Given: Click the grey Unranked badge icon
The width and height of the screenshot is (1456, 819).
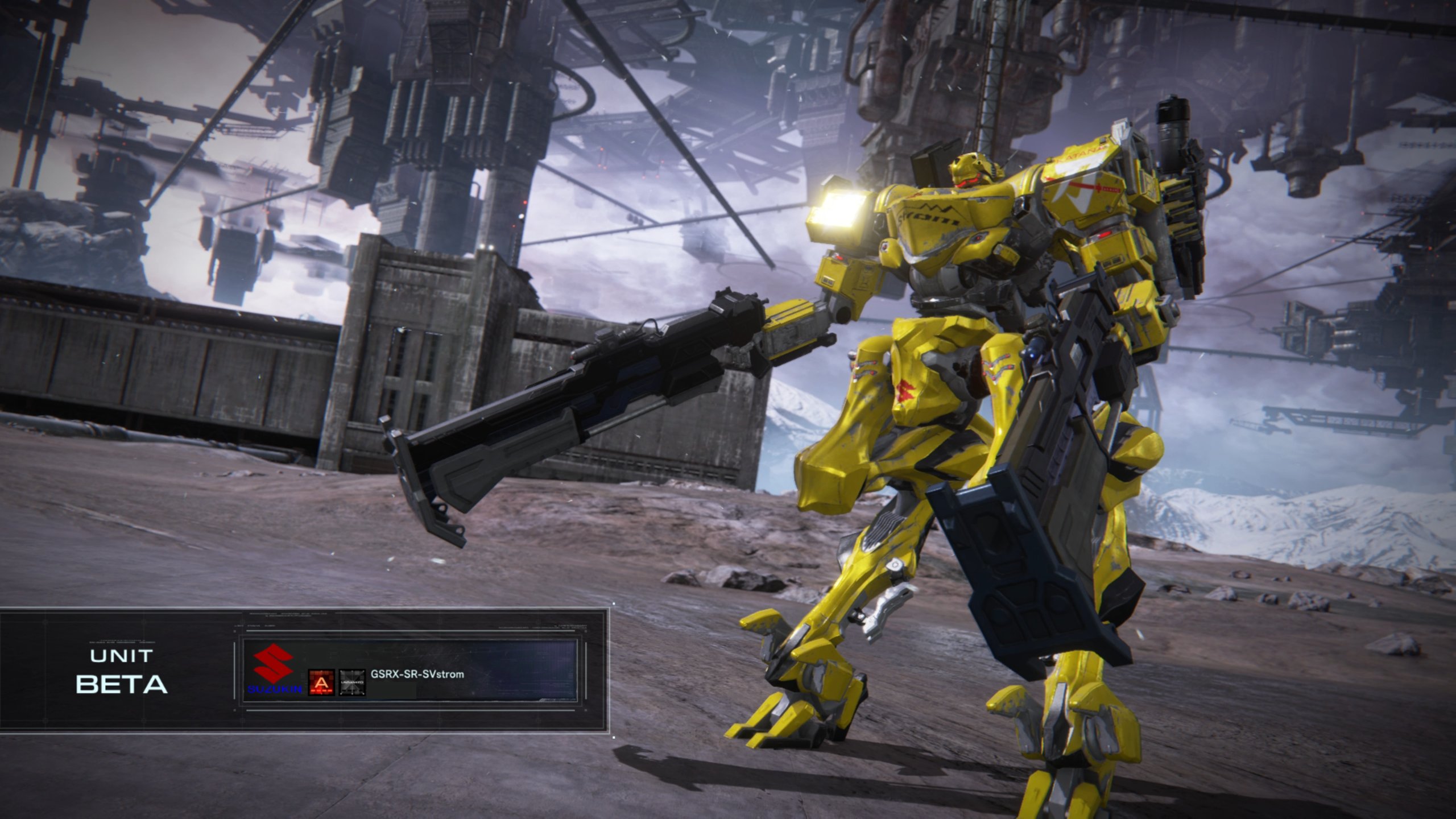Looking at the screenshot, I should coord(352,682).
